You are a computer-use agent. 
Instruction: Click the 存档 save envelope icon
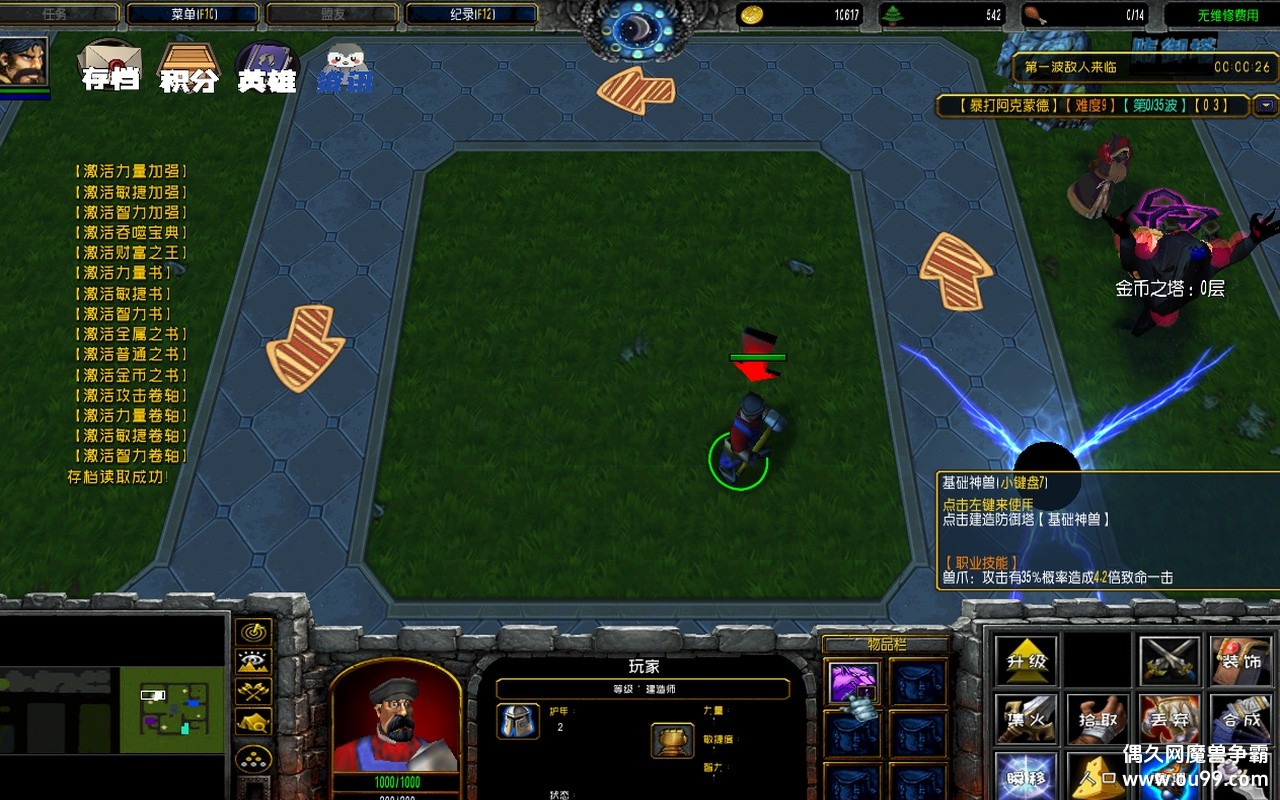pyautogui.click(x=110, y=66)
